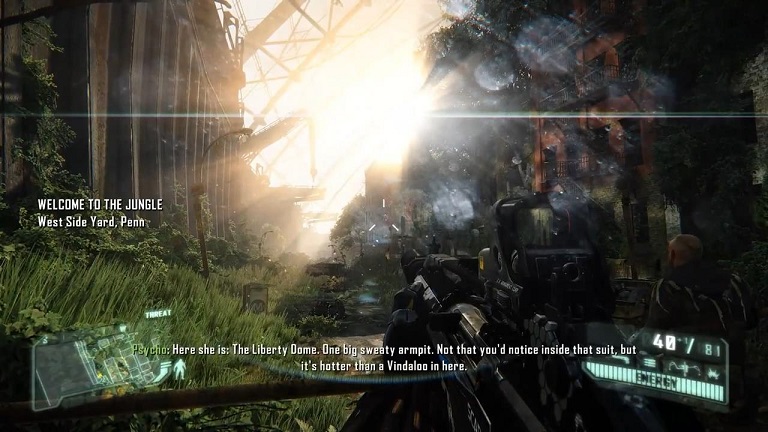Image resolution: width=768 pixels, height=432 pixels.
Task: Select the standing figure stance icon
Action: tap(180, 369)
